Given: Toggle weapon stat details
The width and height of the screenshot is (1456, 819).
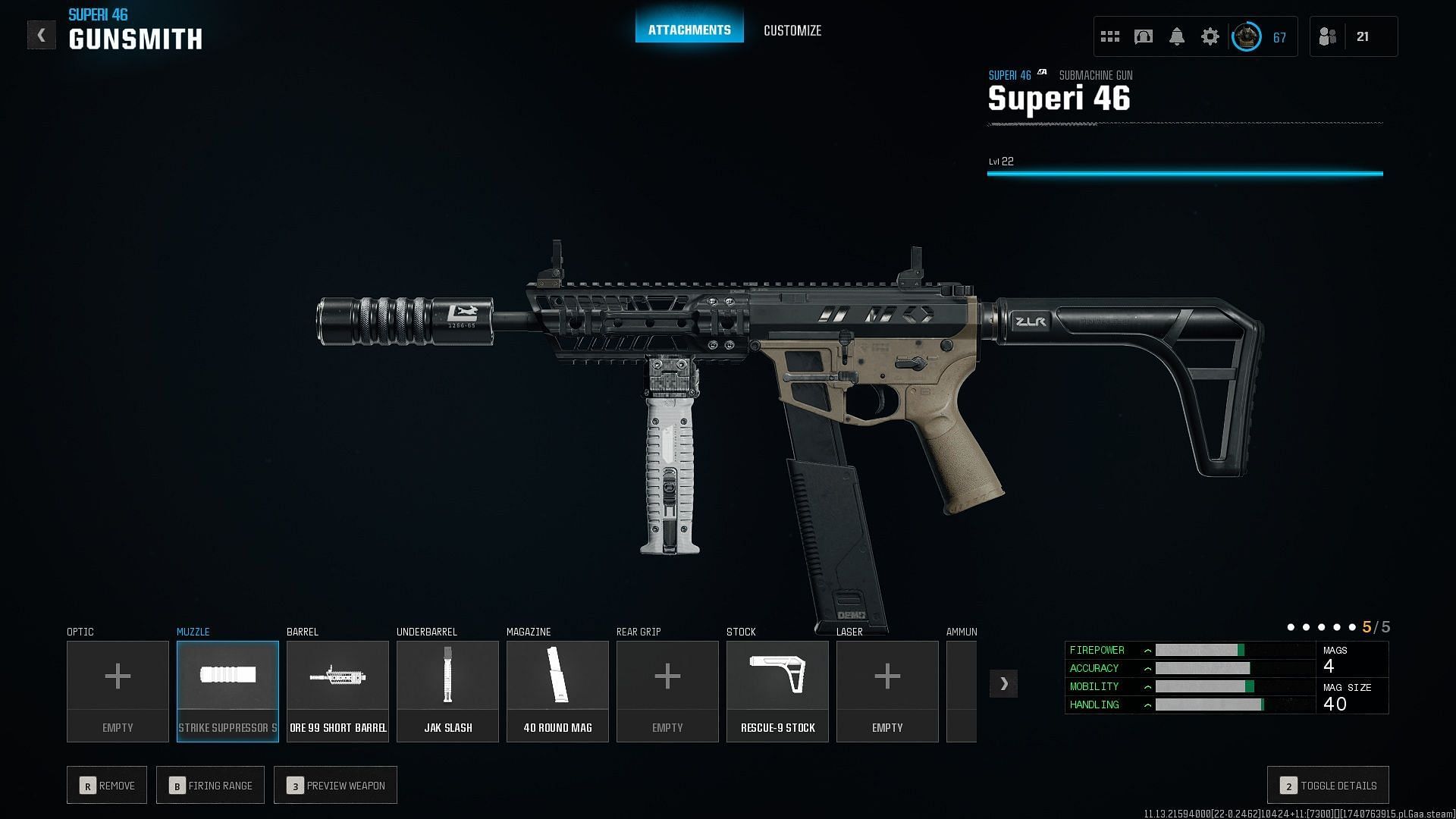Looking at the screenshot, I should point(1328,786).
